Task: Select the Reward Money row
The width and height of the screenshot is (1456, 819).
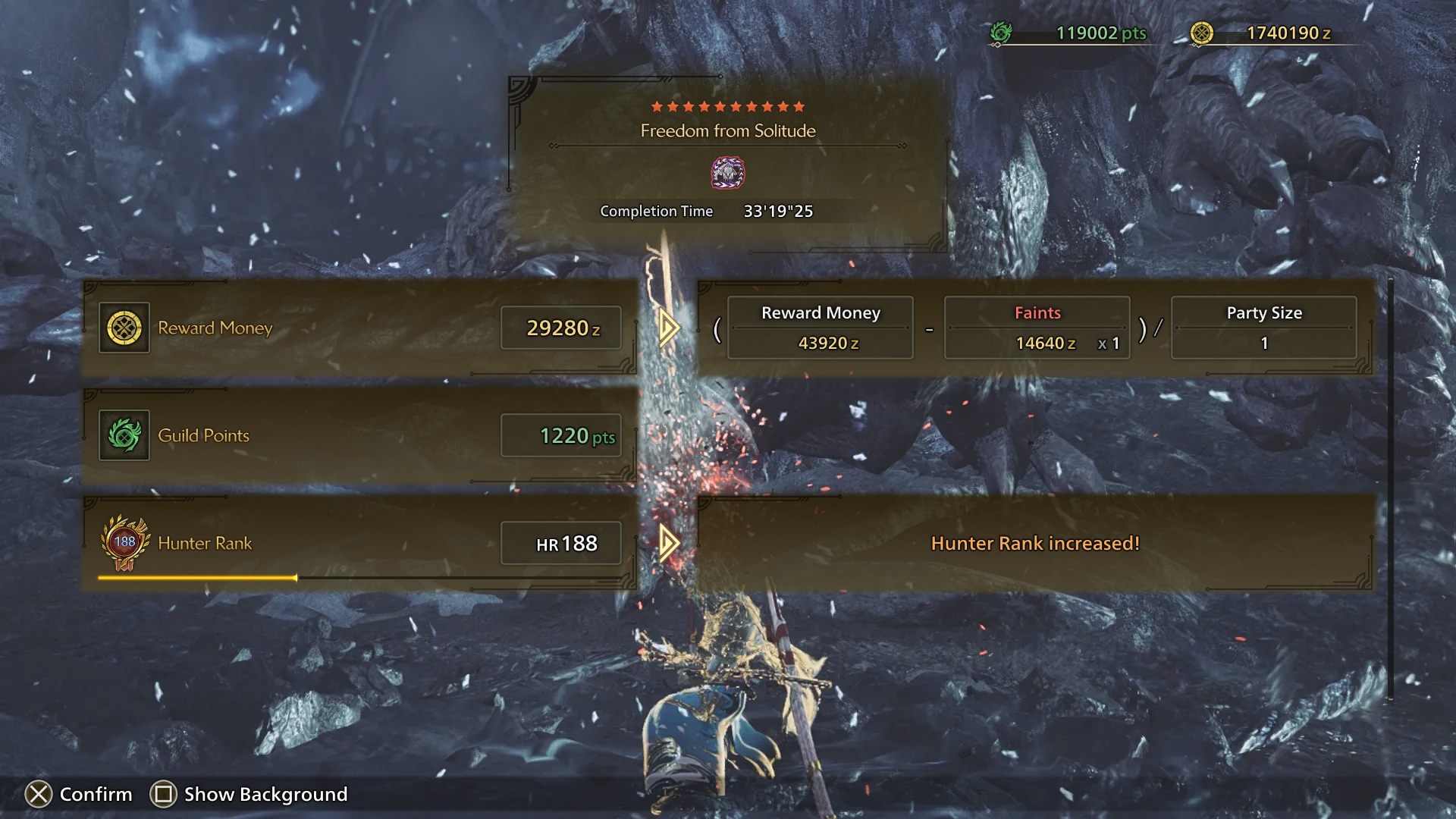Action: [359, 328]
